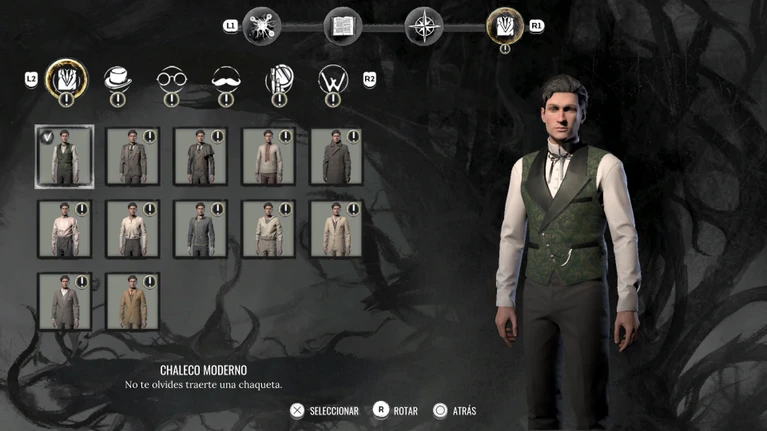
Task: Show the mustache facial hair category
Action: pos(226,79)
